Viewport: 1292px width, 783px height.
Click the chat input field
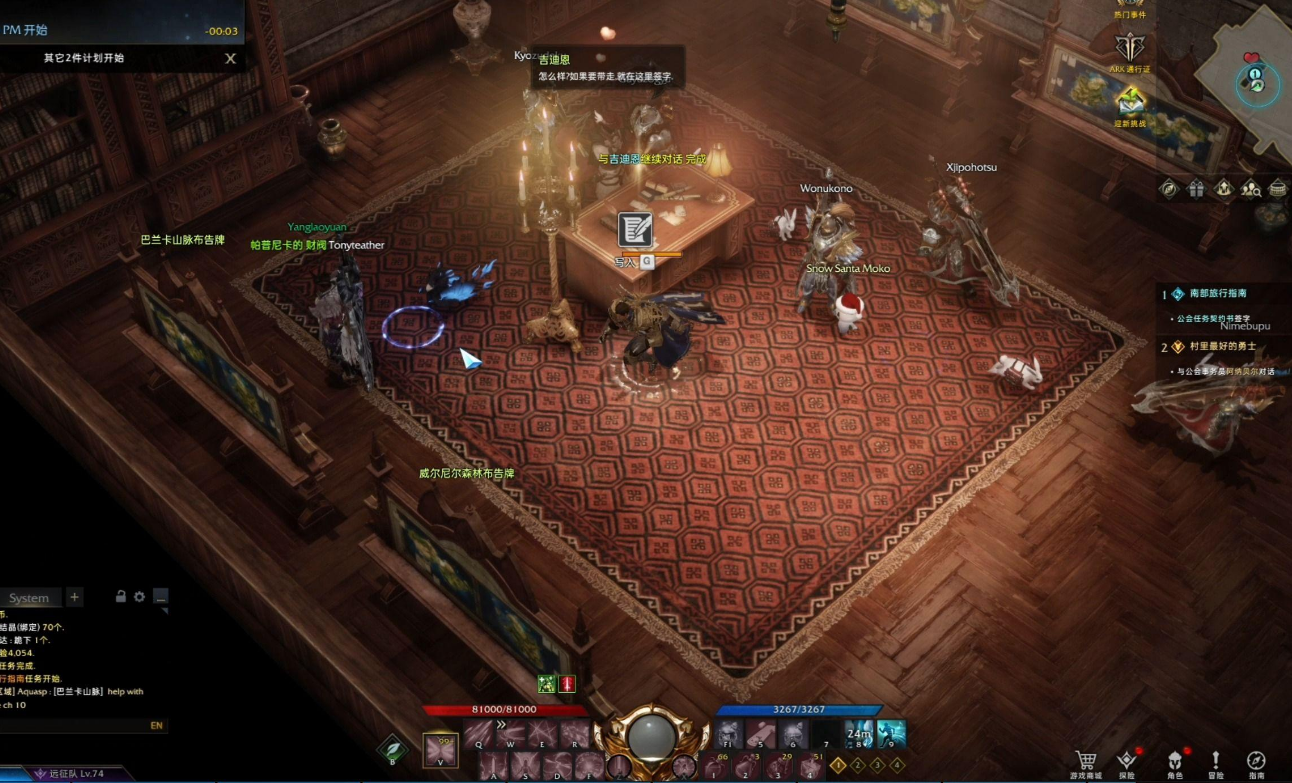click(x=70, y=725)
